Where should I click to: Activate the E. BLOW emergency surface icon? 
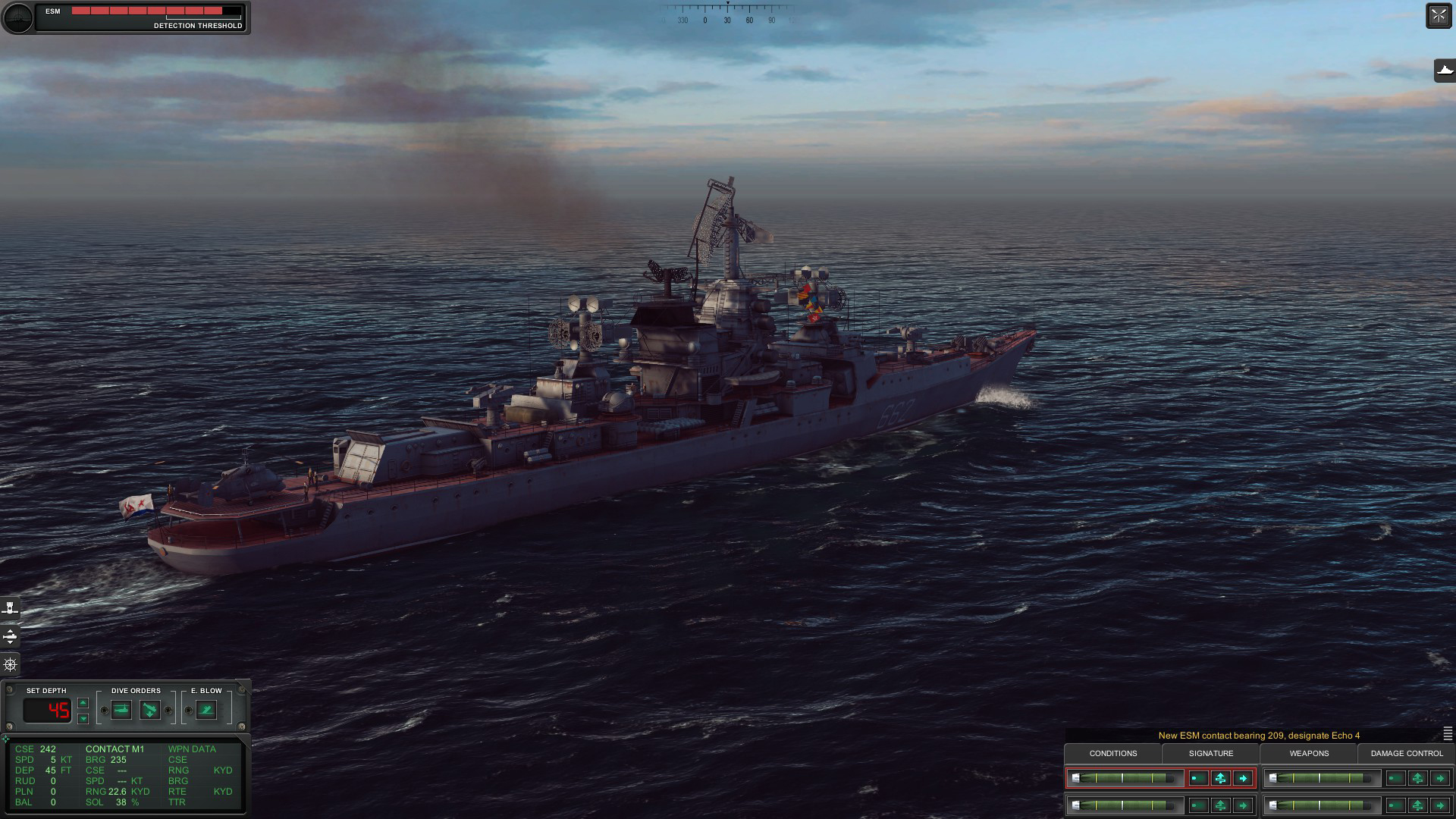[x=205, y=710]
